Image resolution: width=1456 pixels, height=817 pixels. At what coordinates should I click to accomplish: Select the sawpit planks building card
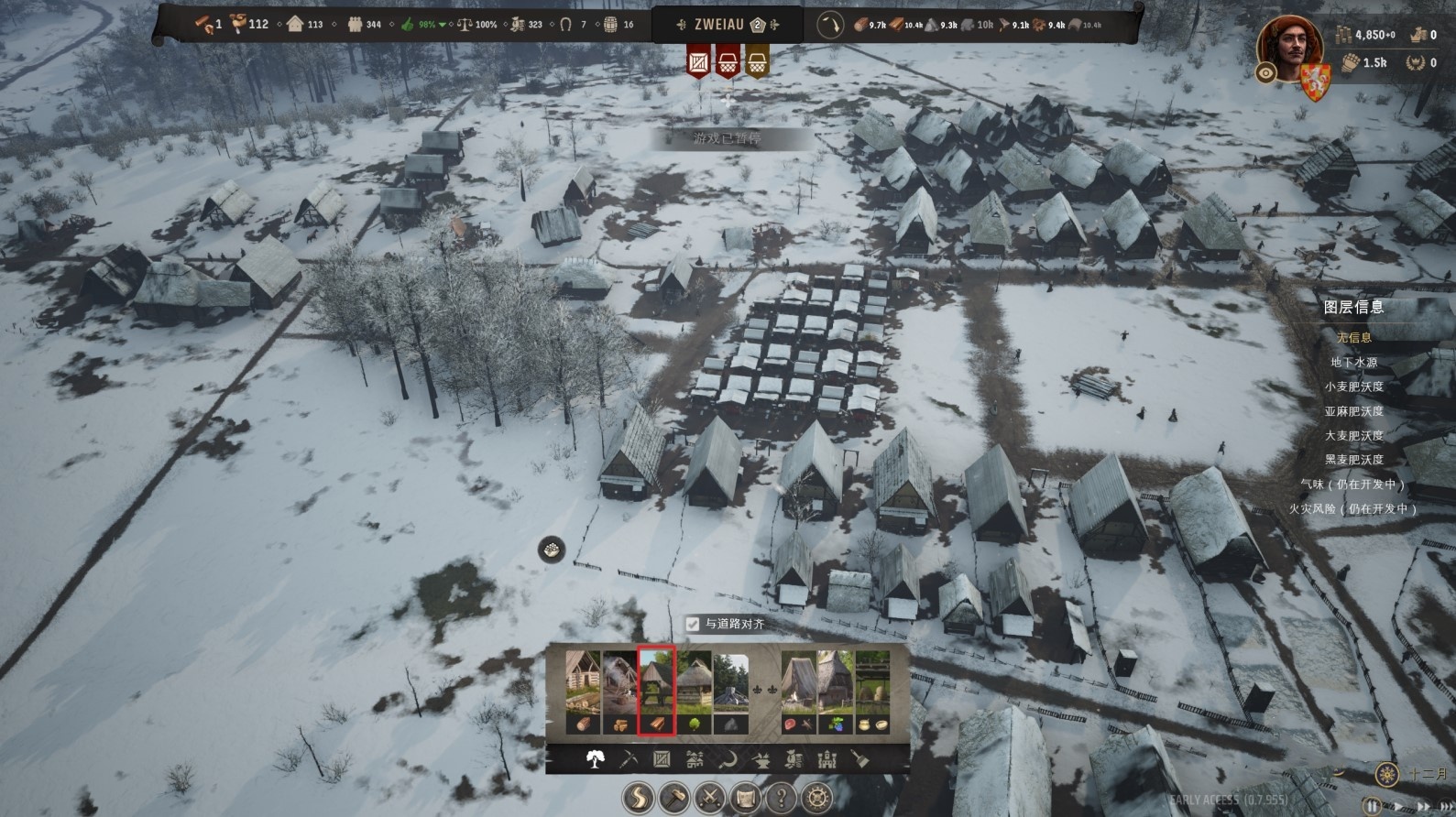click(x=656, y=692)
